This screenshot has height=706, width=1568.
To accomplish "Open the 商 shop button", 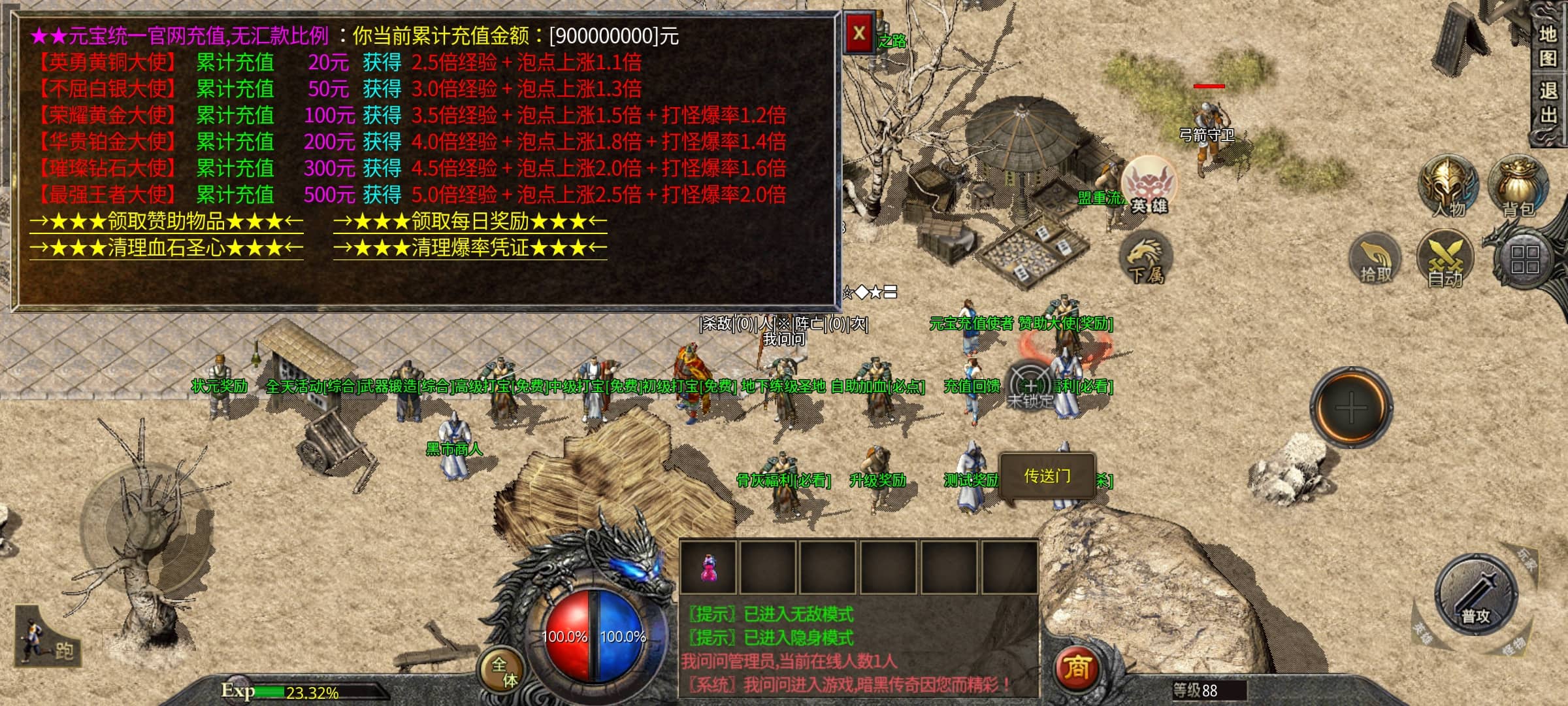I will (x=1077, y=668).
